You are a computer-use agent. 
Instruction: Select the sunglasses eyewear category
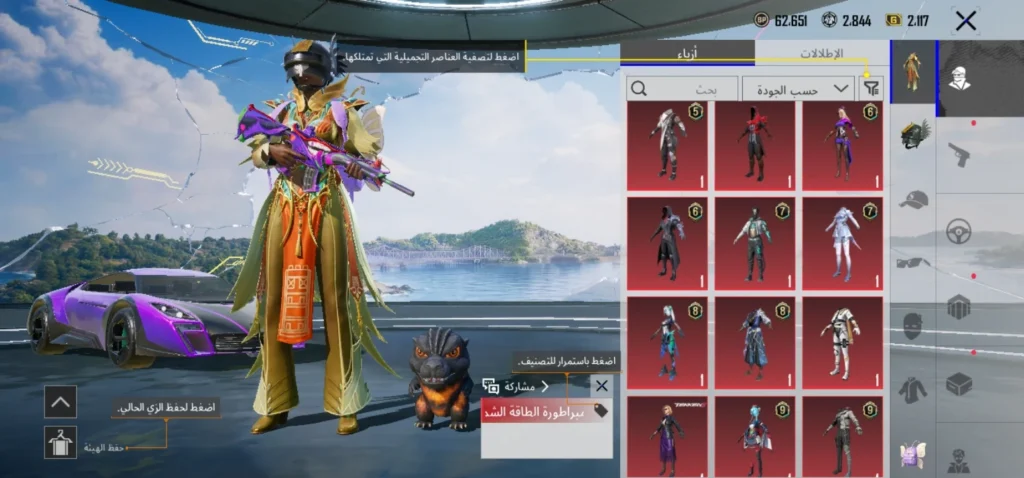(x=913, y=263)
